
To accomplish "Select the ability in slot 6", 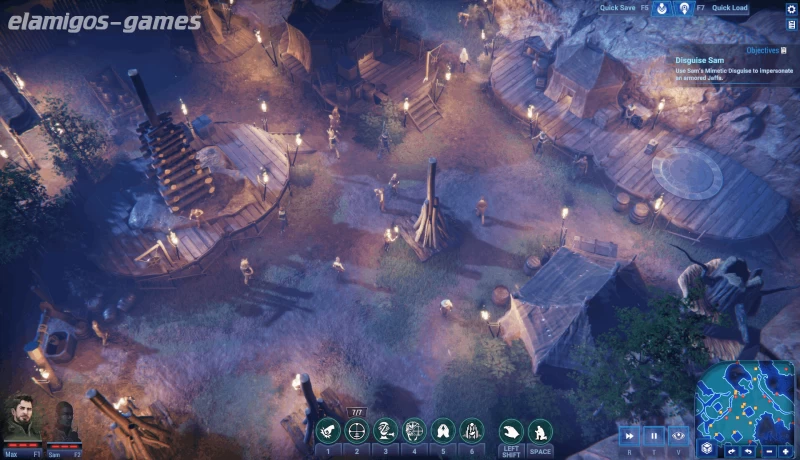I will (x=472, y=430).
